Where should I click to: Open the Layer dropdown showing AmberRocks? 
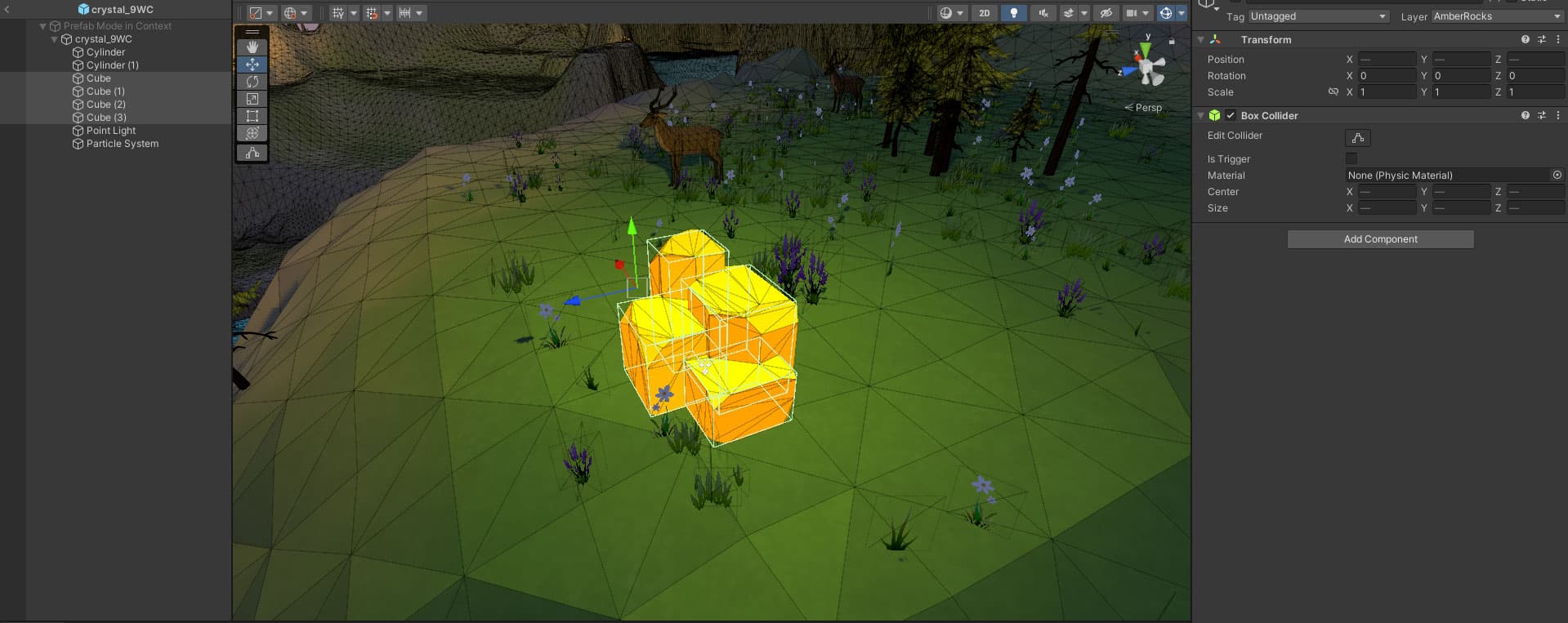1497,16
